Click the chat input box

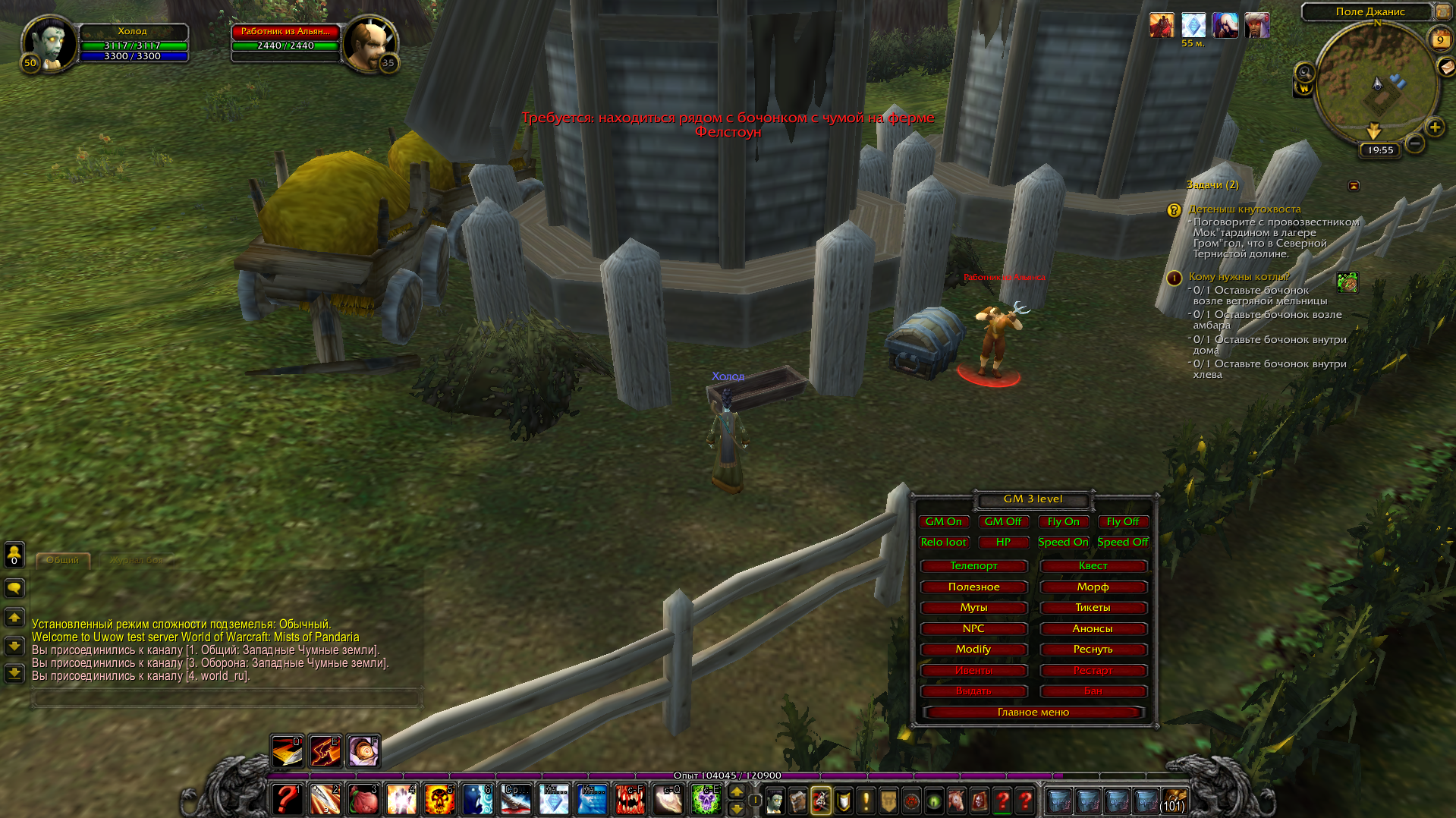(226, 698)
